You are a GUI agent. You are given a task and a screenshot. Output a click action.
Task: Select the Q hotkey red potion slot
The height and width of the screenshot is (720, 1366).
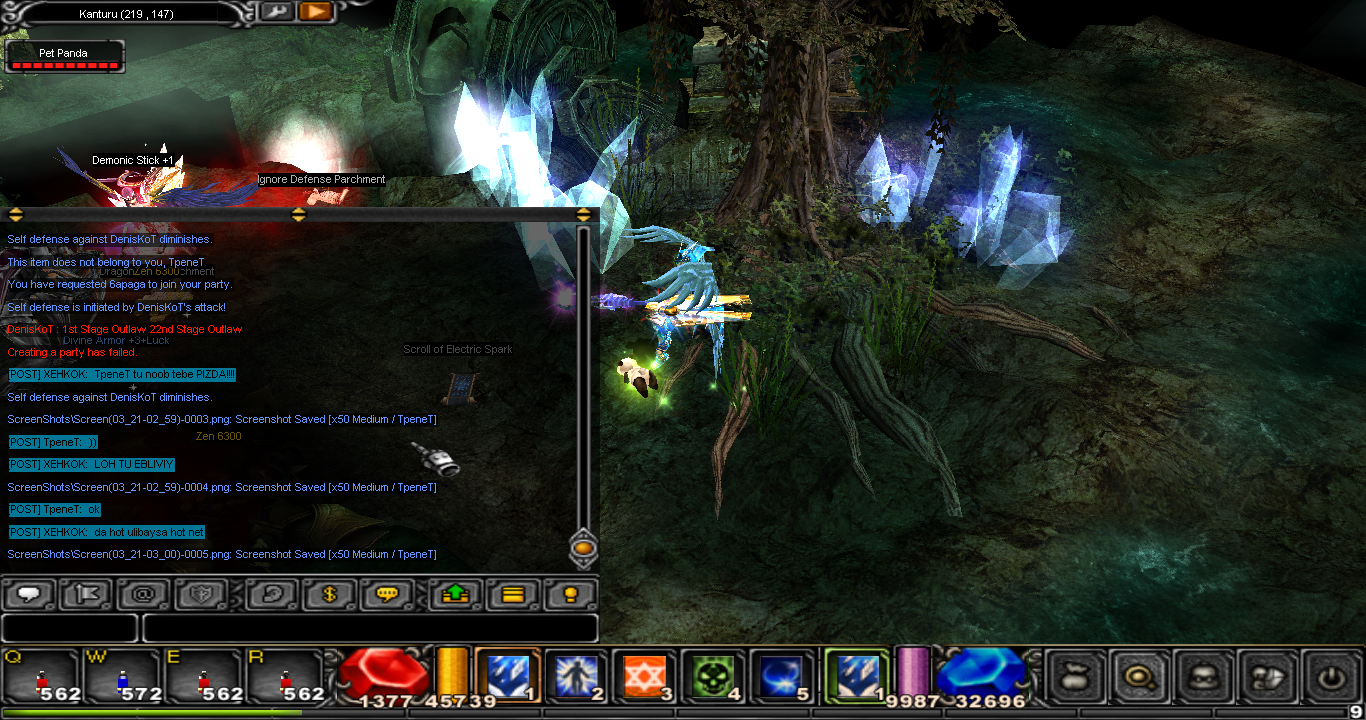pyautogui.click(x=41, y=677)
